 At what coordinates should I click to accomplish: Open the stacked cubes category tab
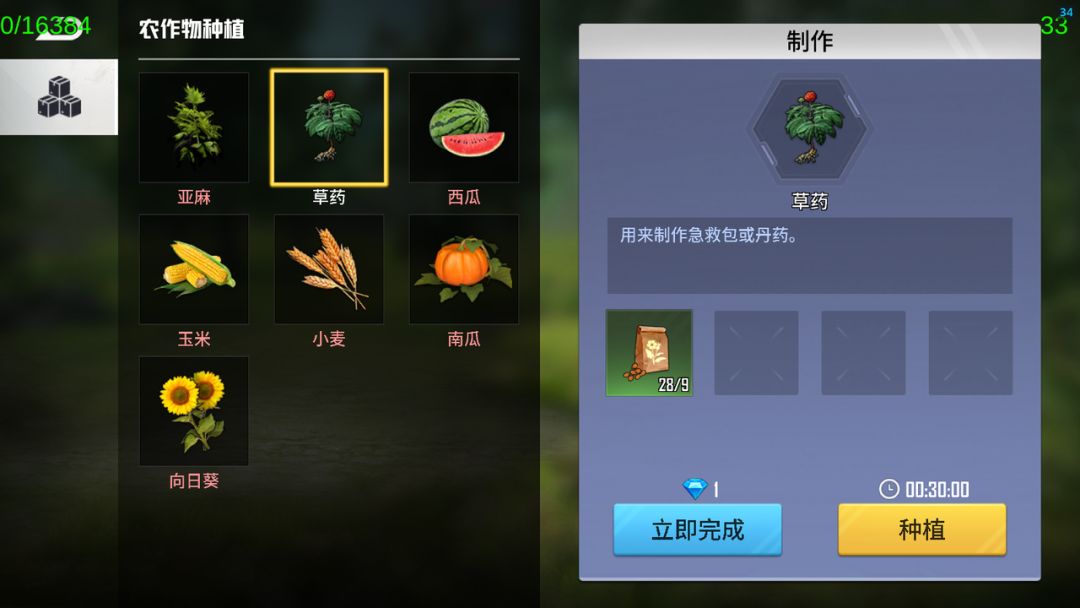(59, 97)
